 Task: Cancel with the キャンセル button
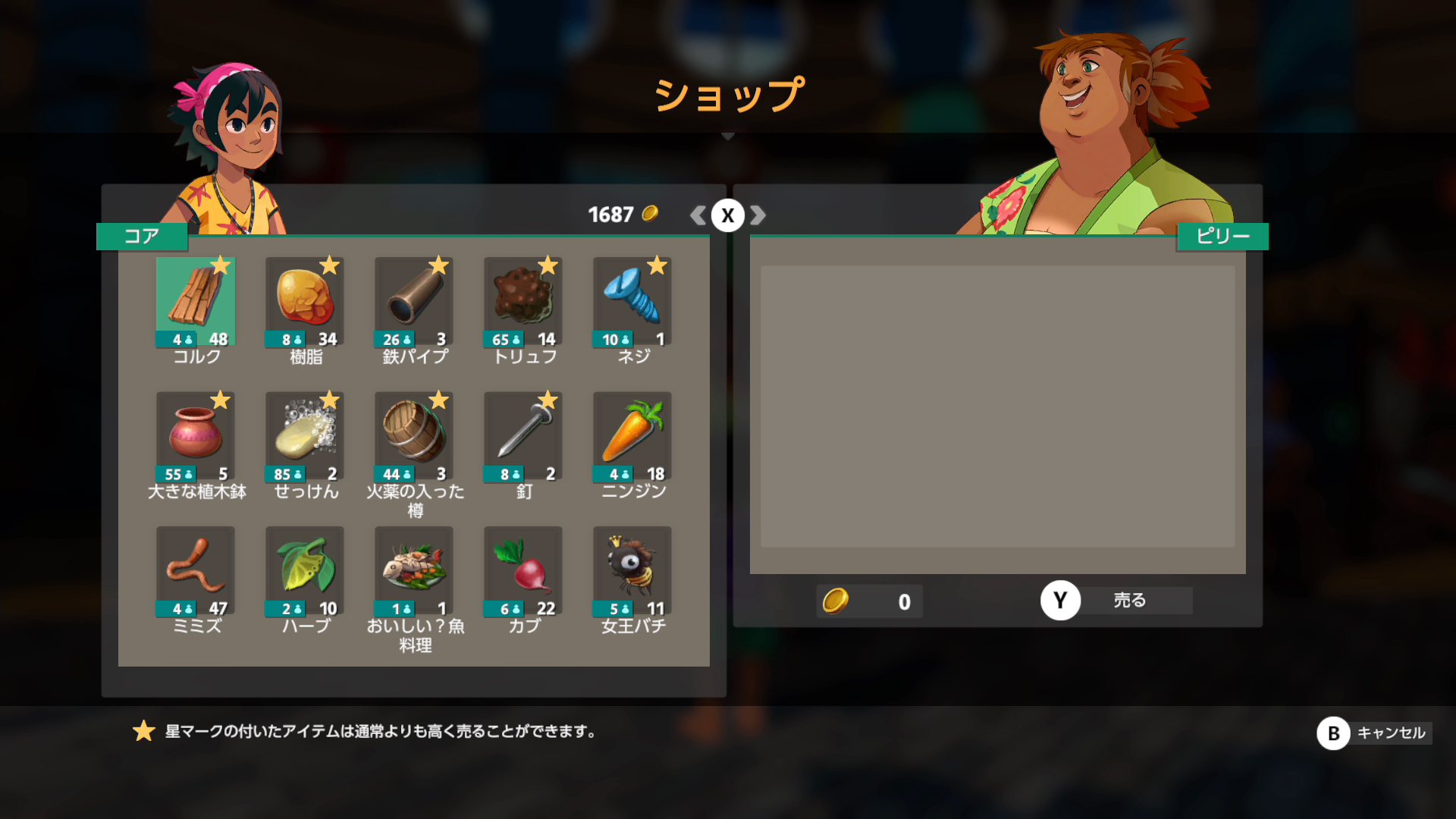click(1374, 733)
